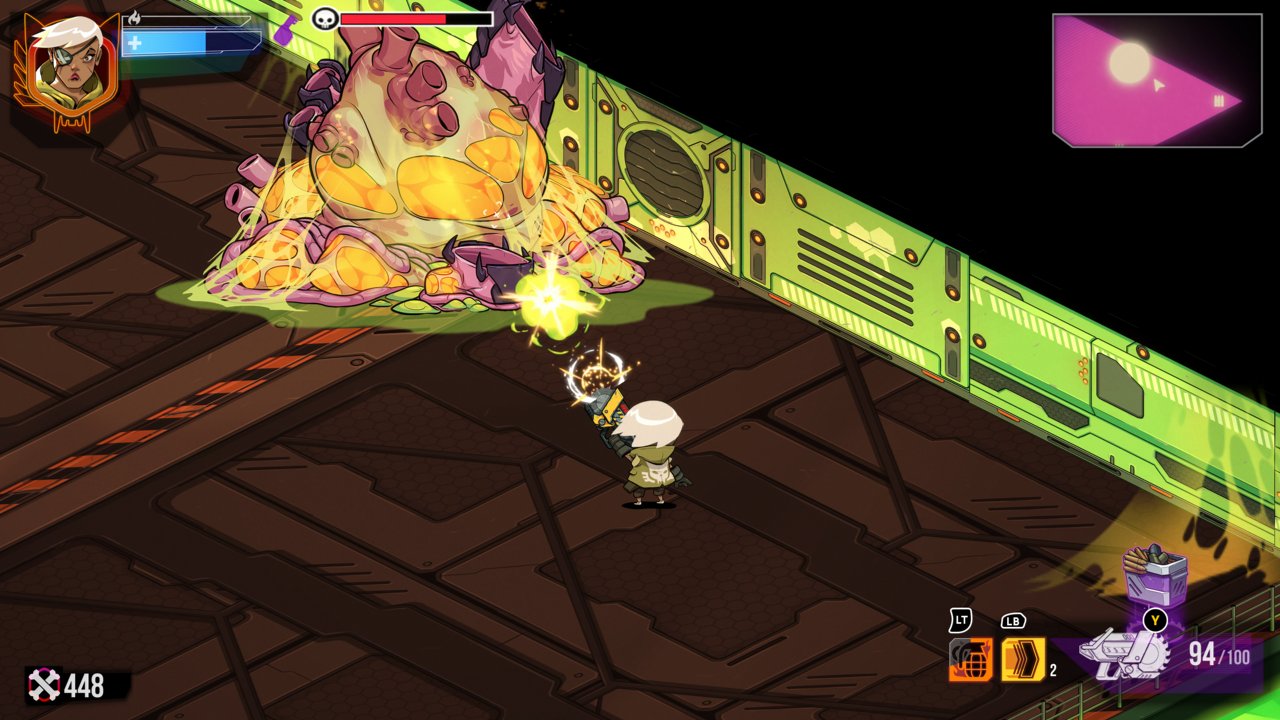1280x720 pixels.
Task: Select the purple potion bottle icon
Action: click(x=286, y=28)
